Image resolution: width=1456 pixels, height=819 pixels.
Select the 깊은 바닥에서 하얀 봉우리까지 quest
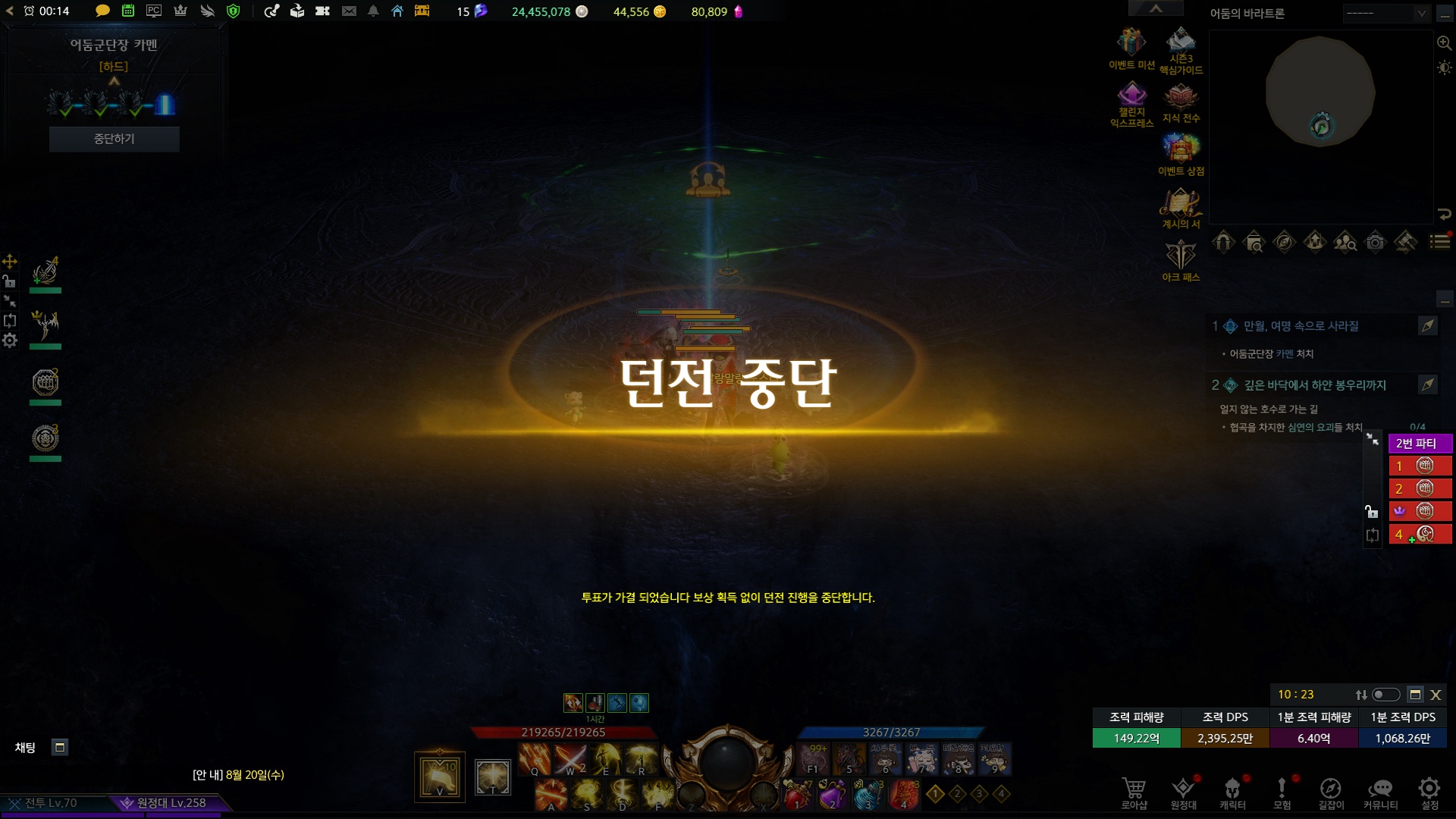click(x=1314, y=385)
